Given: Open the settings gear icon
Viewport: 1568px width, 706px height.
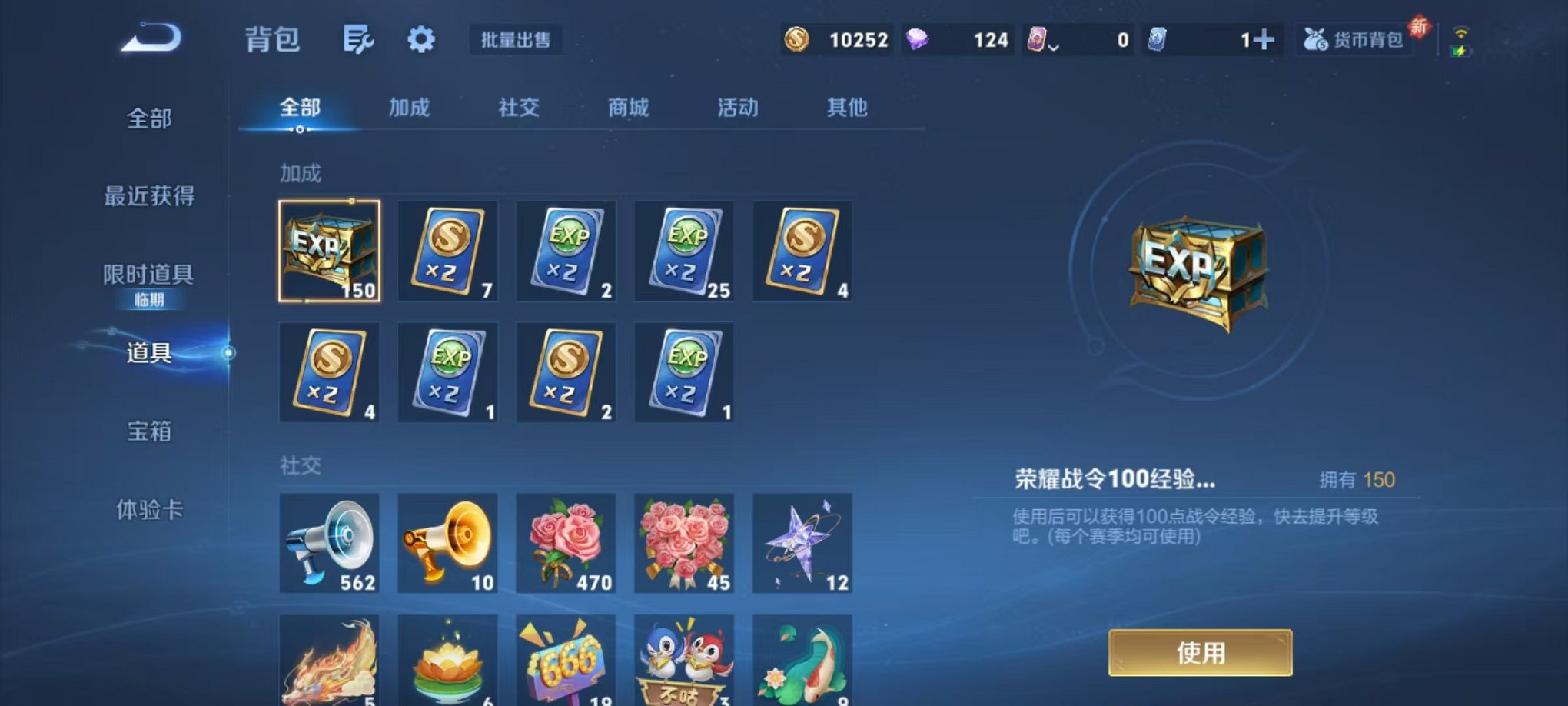Looking at the screenshot, I should coord(421,39).
